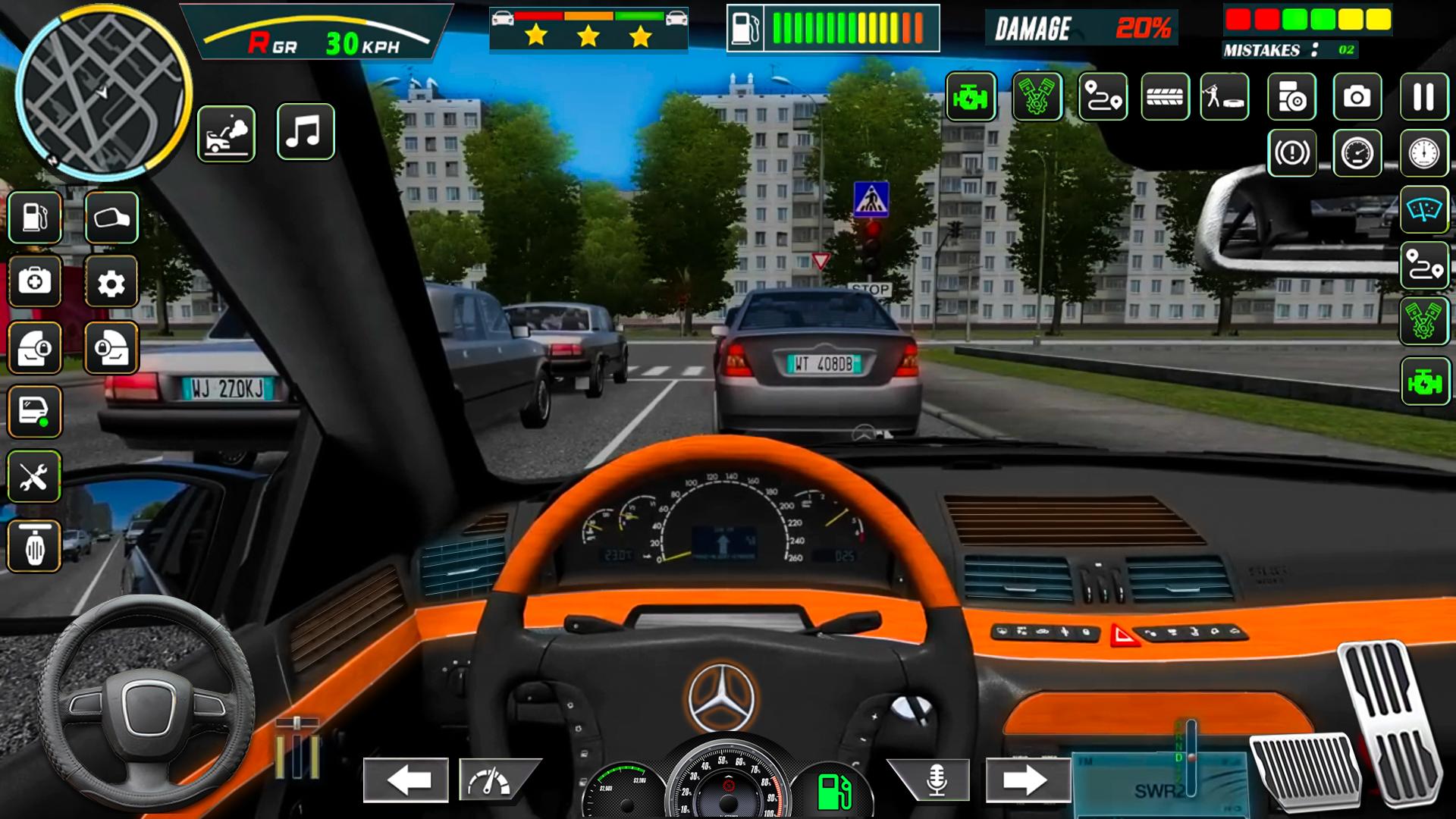The image size is (1456, 819).
Task: Click the stopwatch clock icon
Action: click(1423, 153)
